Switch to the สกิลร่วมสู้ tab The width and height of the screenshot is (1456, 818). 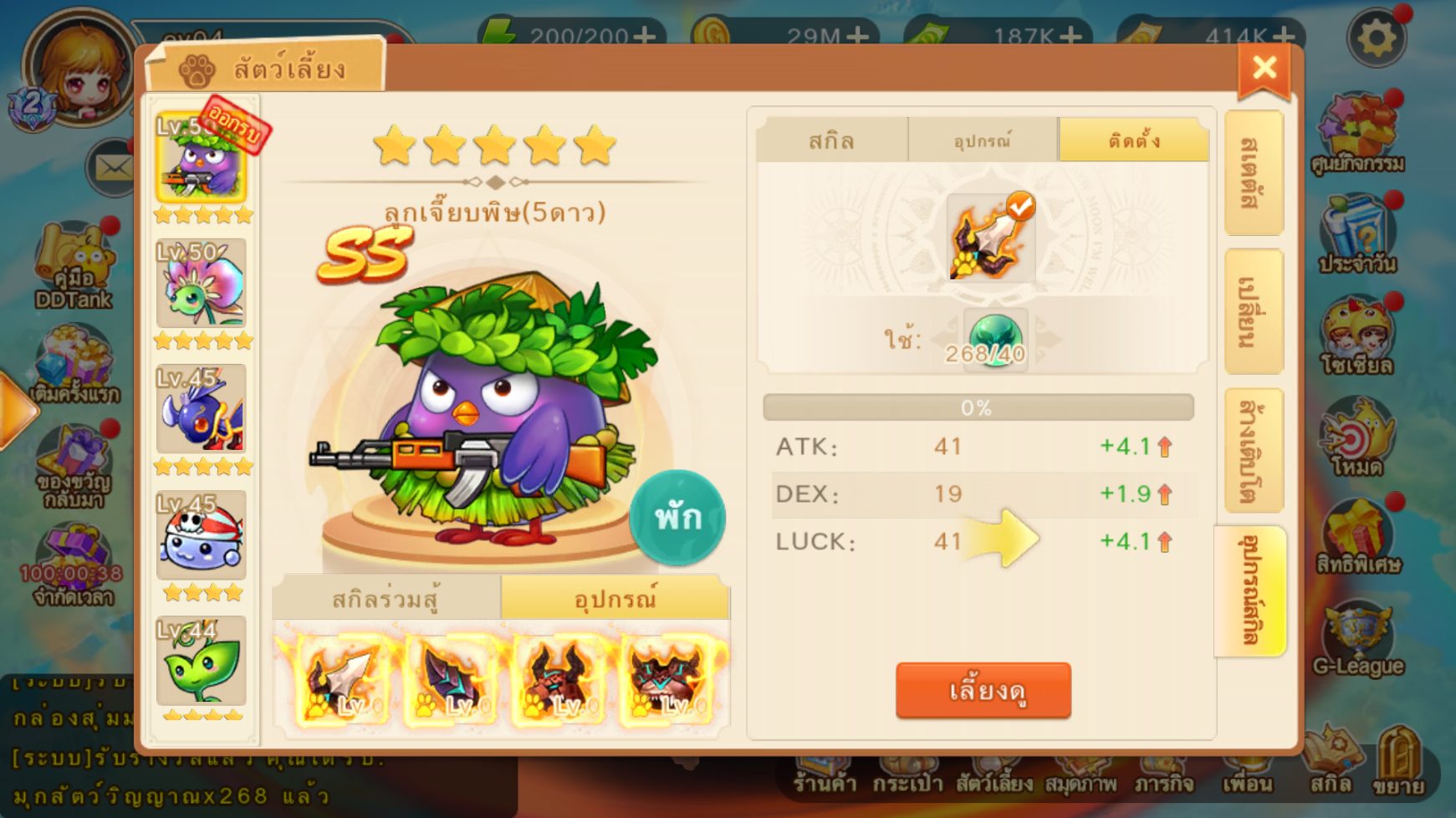tap(386, 599)
